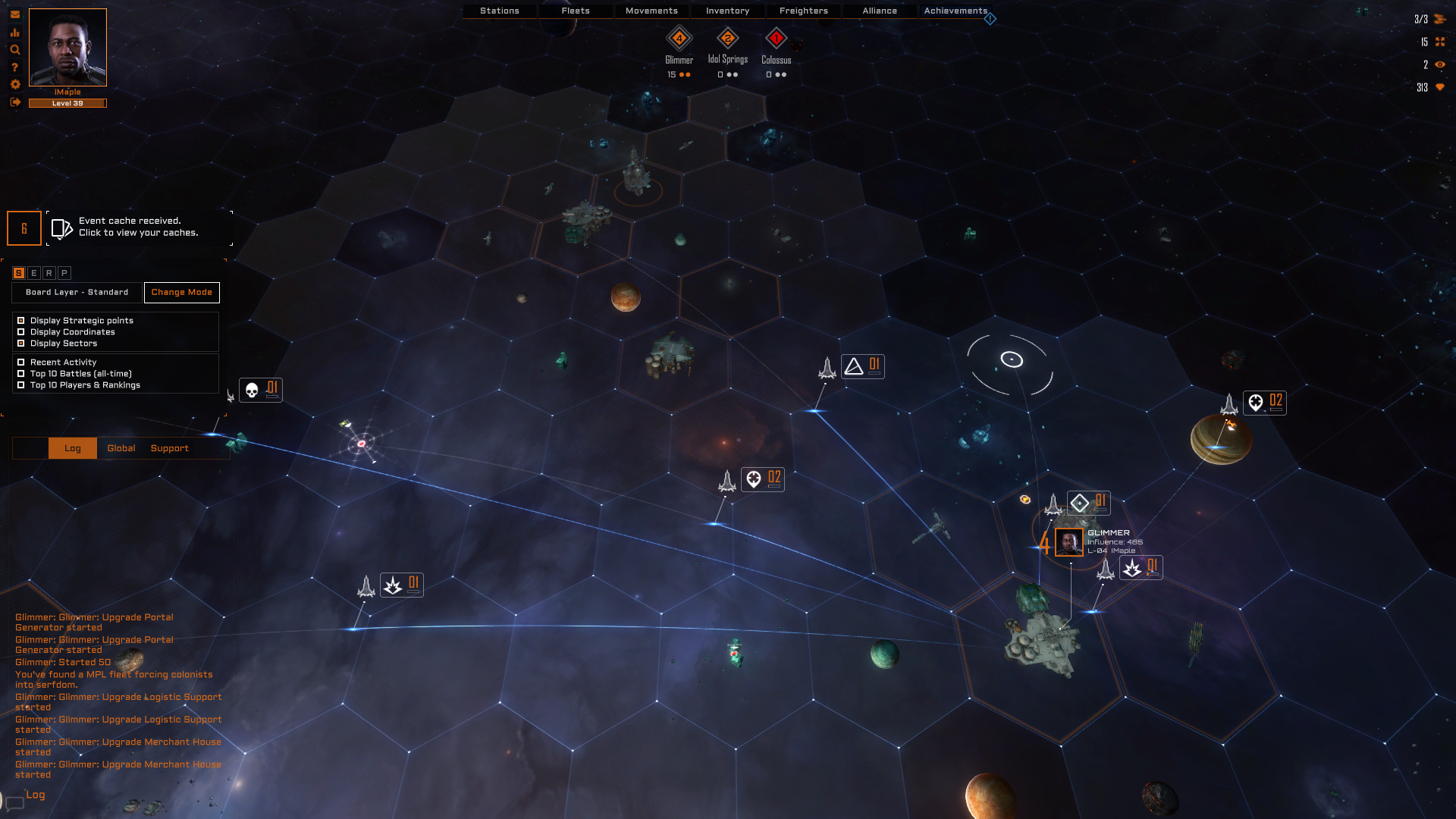Open the search magnifier icon

tap(14, 50)
